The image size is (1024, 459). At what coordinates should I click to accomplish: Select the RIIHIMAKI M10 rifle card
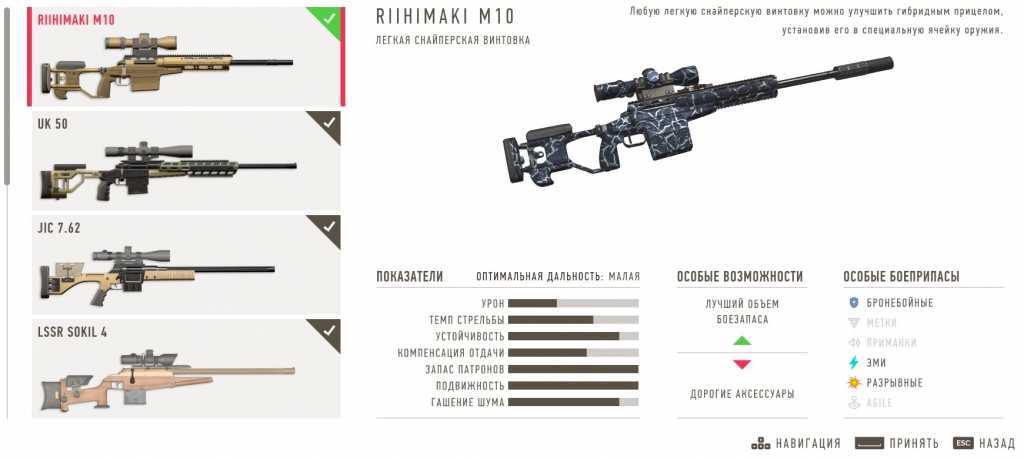click(x=186, y=57)
